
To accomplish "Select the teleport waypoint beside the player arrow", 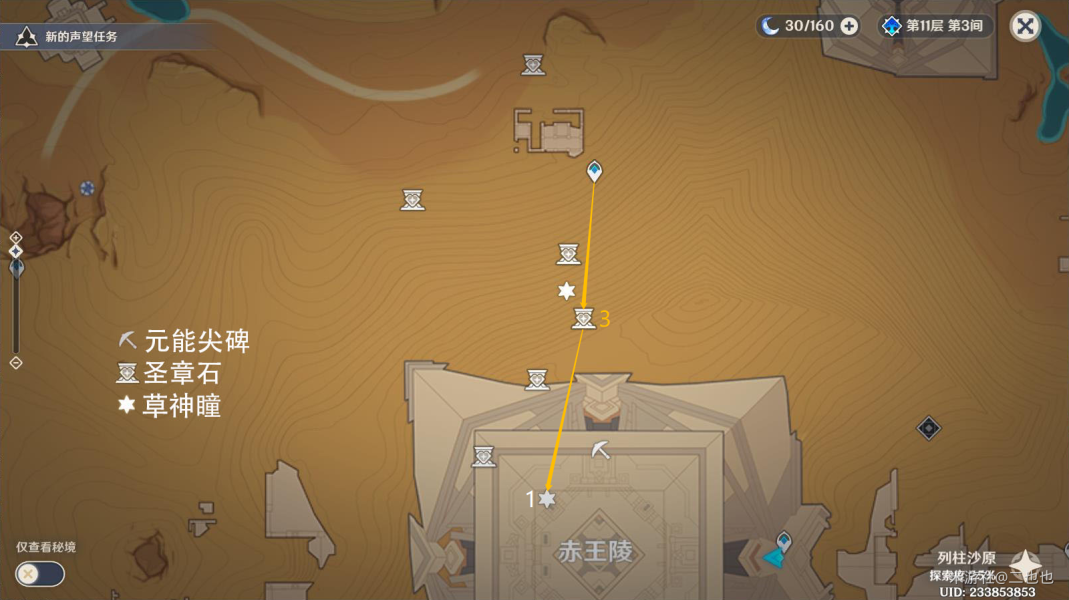I will tap(785, 540).
